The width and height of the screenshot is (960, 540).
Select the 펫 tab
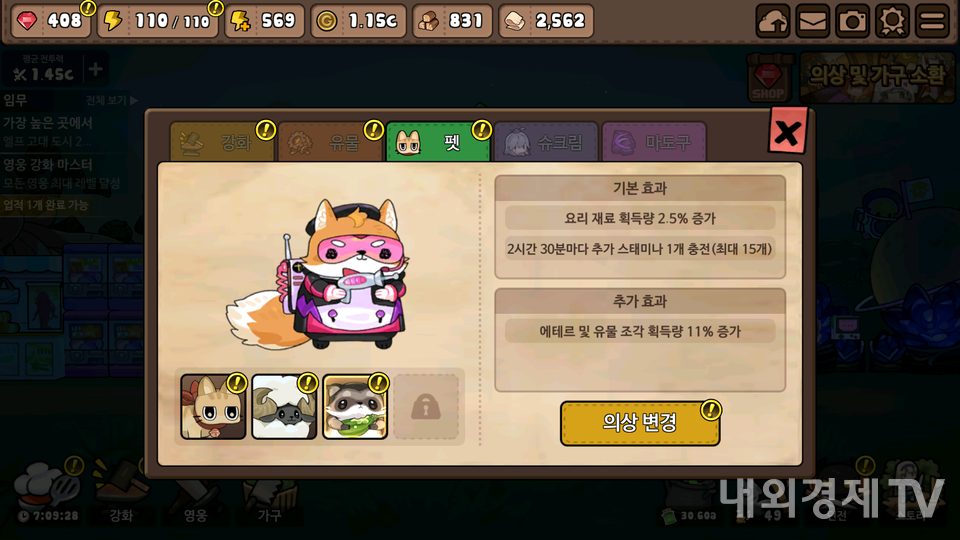[x=439, y=143]
